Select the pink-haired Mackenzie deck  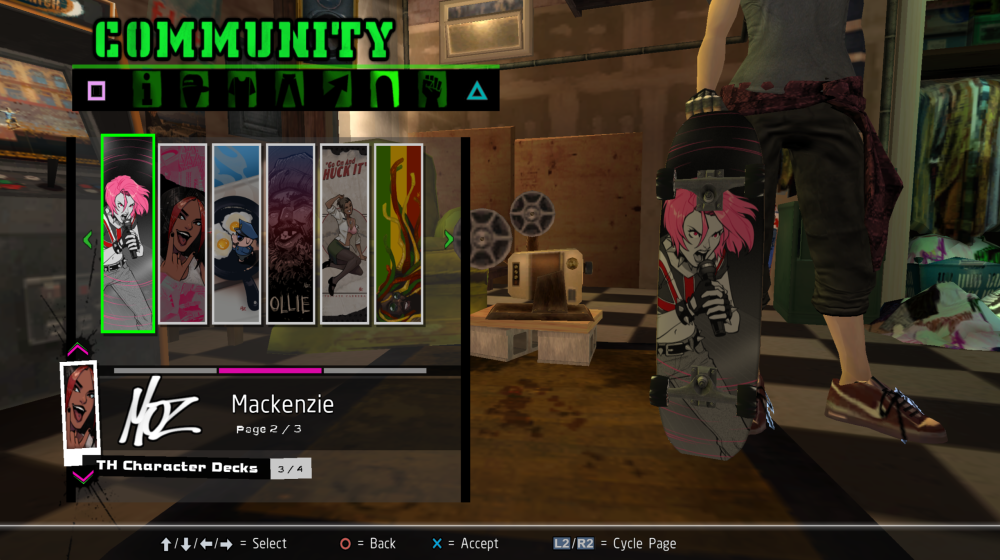128,233
